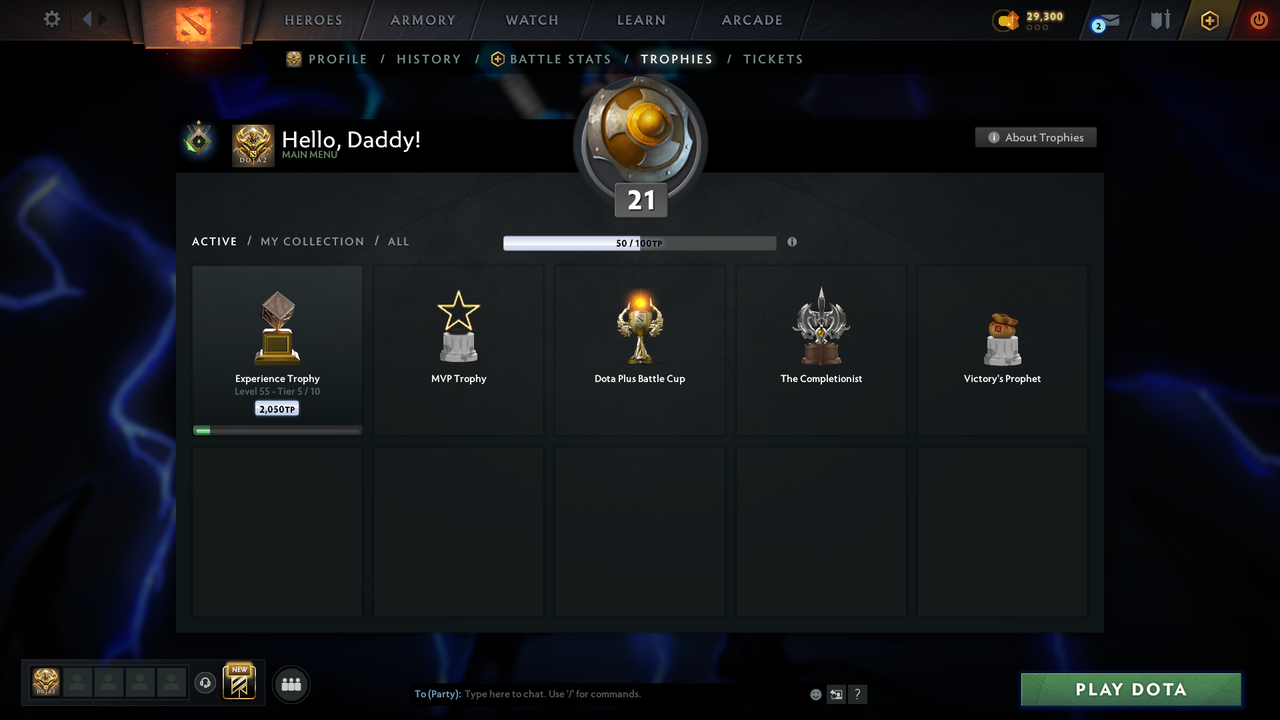Switch to the ALL trophies filter

tap(398, 241)
